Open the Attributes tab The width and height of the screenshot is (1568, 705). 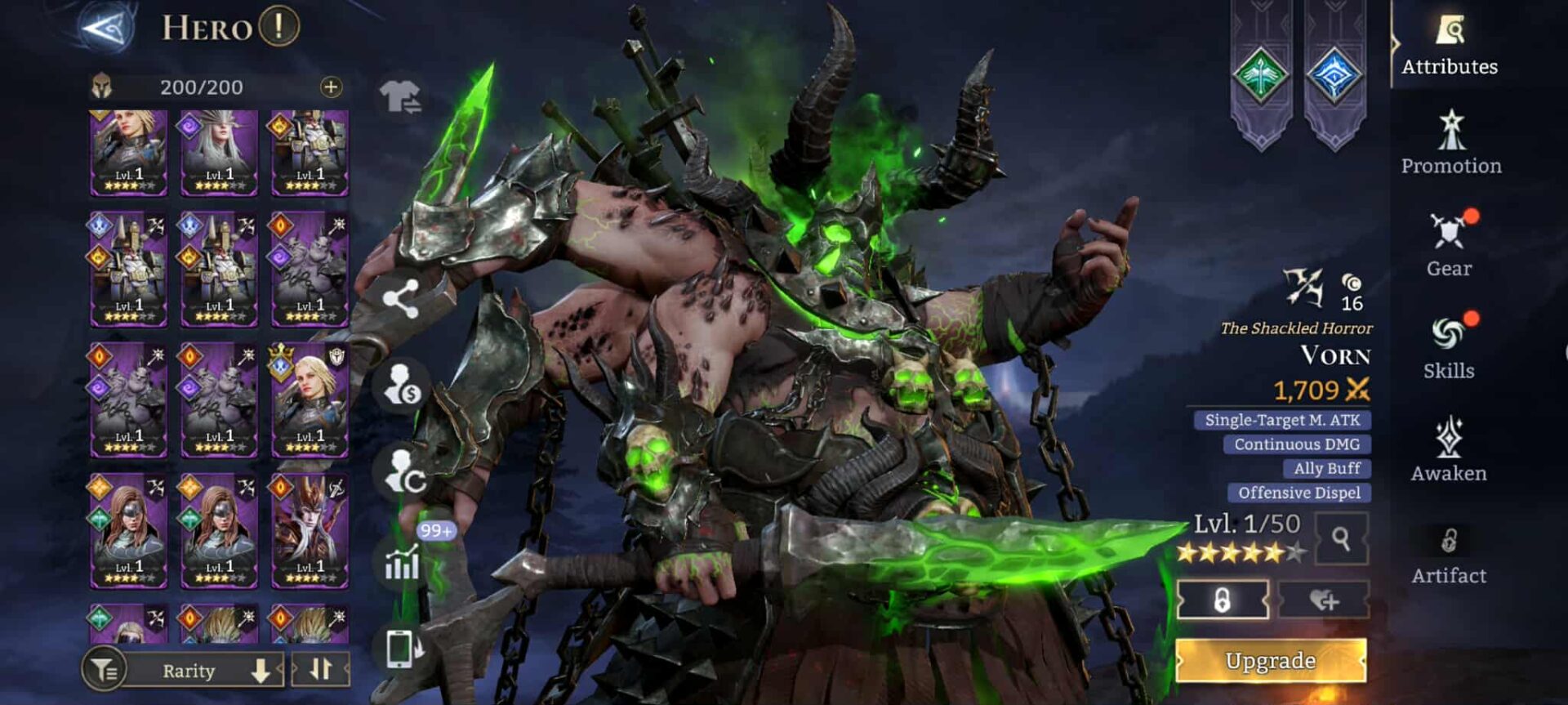(x=1450, y=46)
